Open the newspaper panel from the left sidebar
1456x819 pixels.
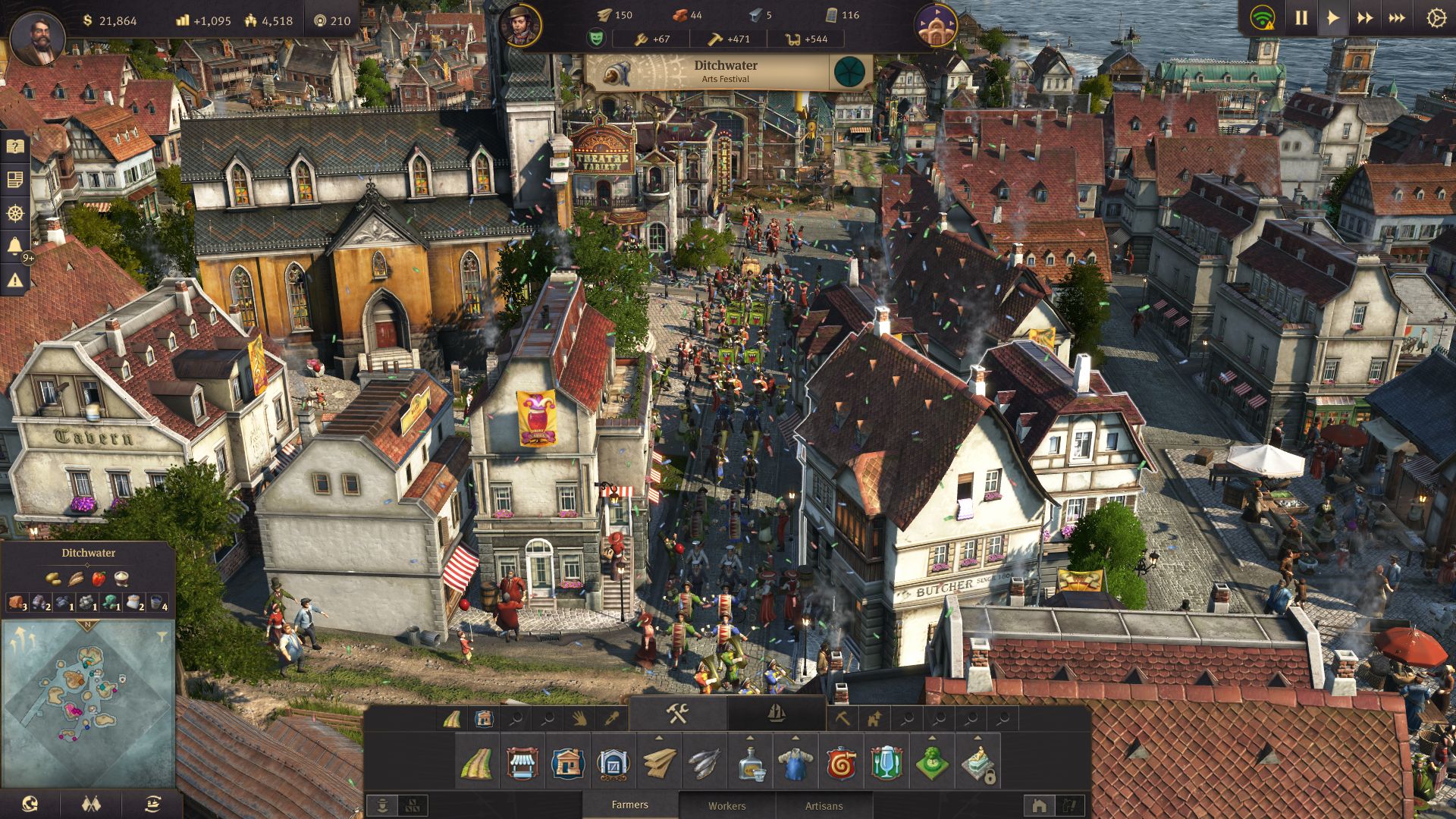[x=15, y=178]
